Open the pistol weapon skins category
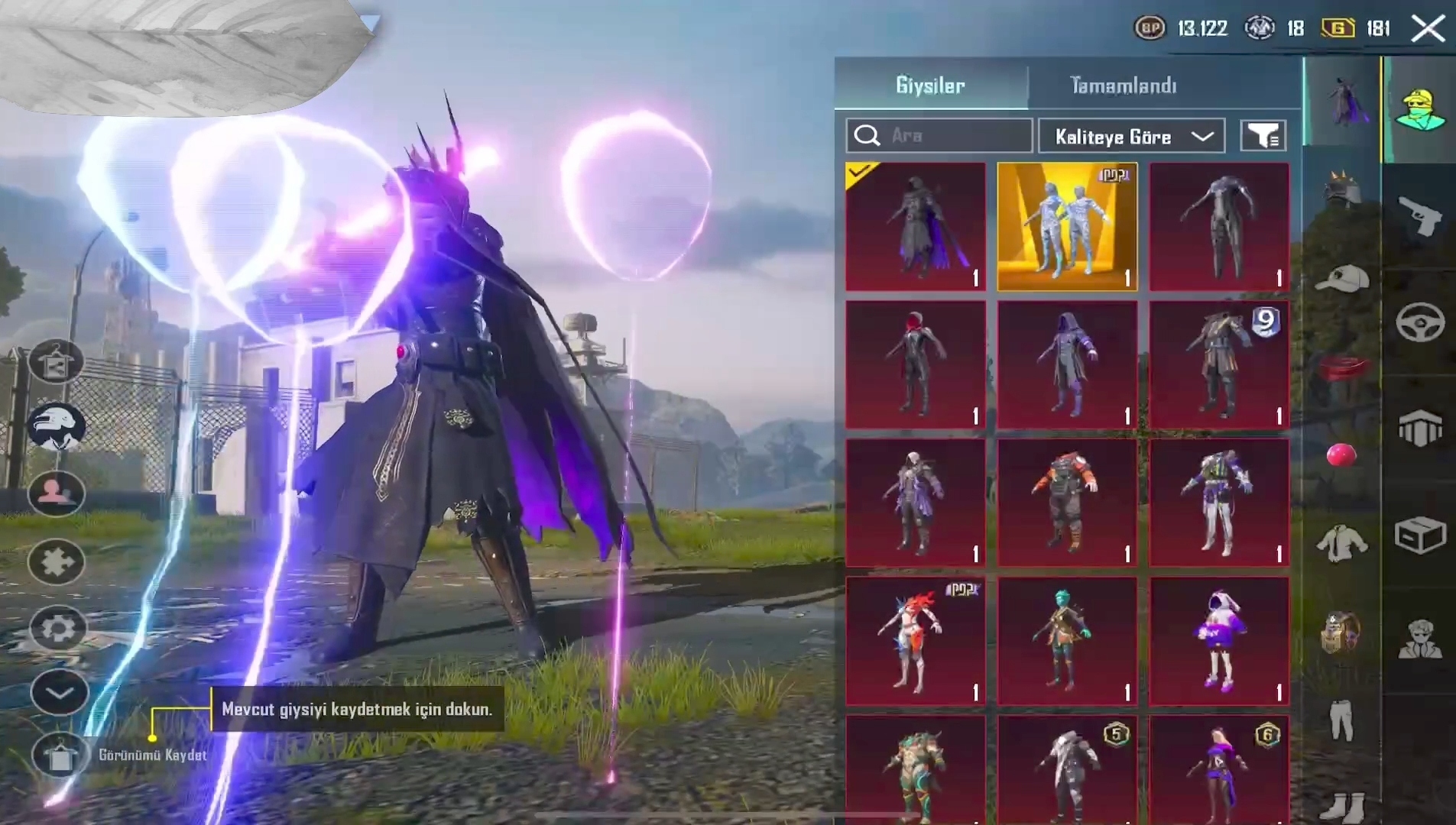The height and width of the screenshot is (825, 1456). point(1419,217)
